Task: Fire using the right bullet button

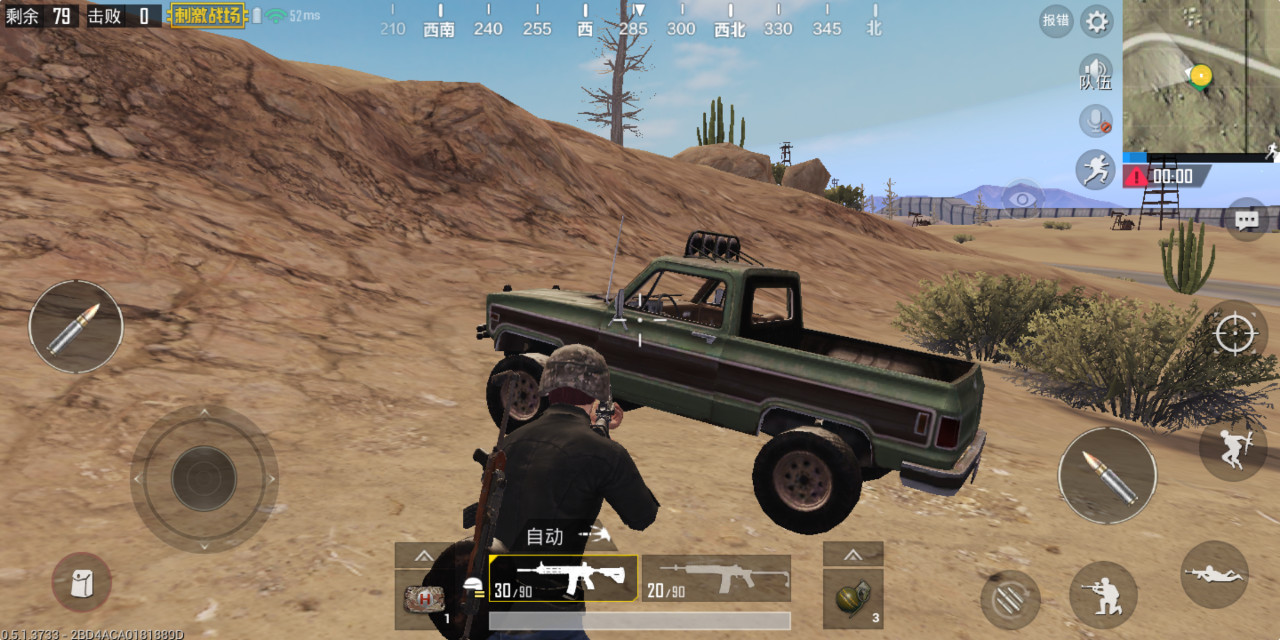Action: (x=1107, y=475)
